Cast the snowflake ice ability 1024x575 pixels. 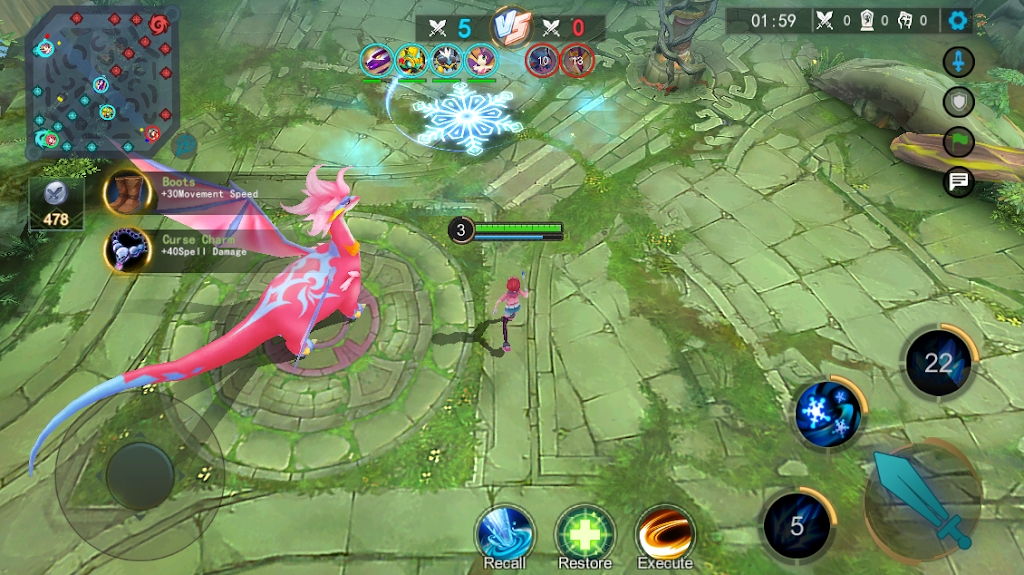click(829, 411)
